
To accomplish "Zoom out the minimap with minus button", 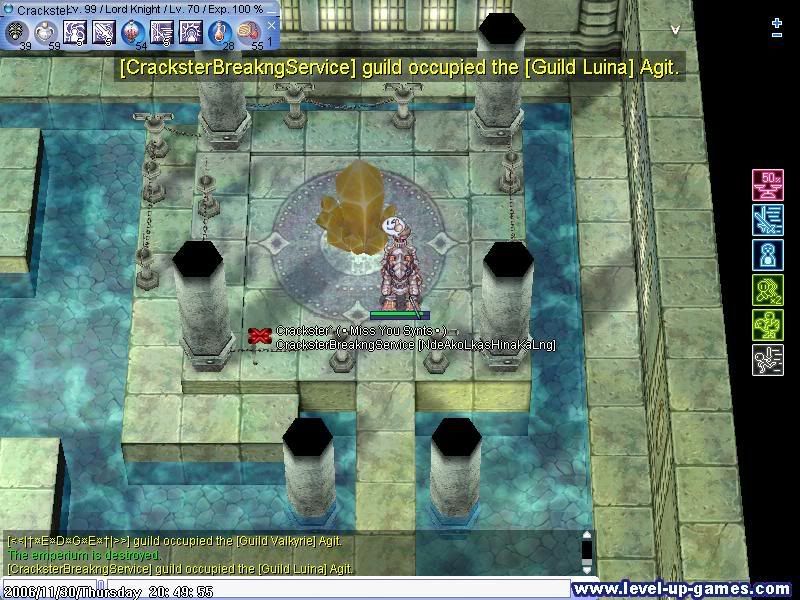I will point(777,35).
